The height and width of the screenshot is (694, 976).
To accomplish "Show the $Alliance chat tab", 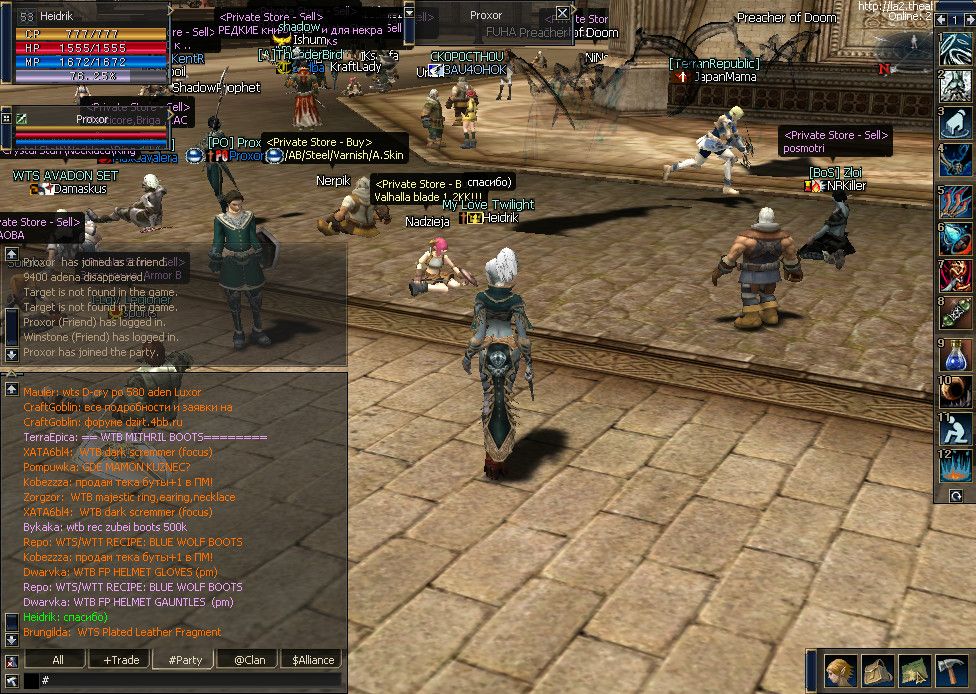I will tap(313, 660).
